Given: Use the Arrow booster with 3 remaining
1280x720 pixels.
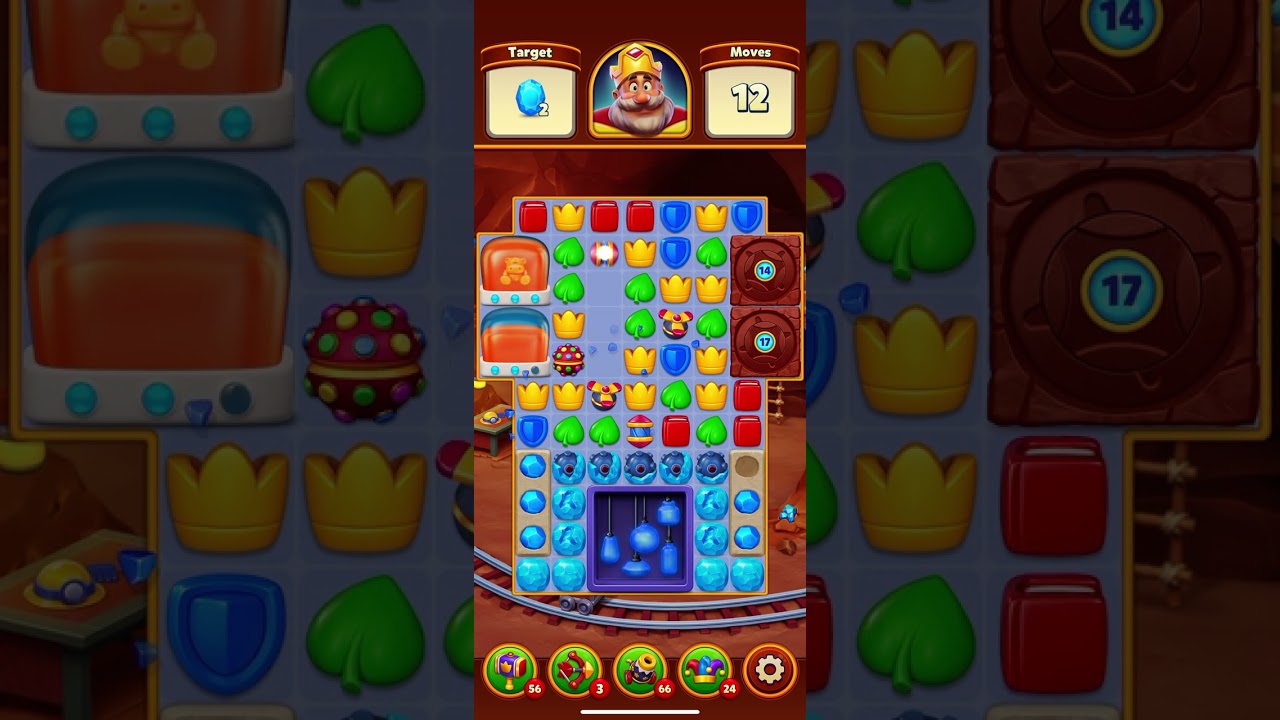Looking at the screenshot, I should click(575, 670).
